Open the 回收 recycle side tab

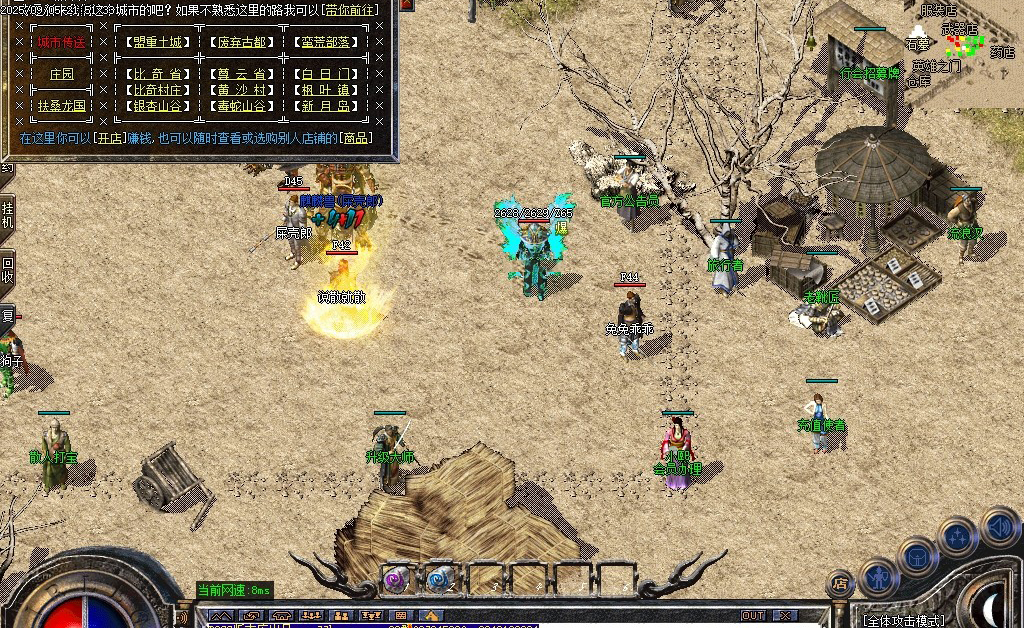[x=8, y=269]
